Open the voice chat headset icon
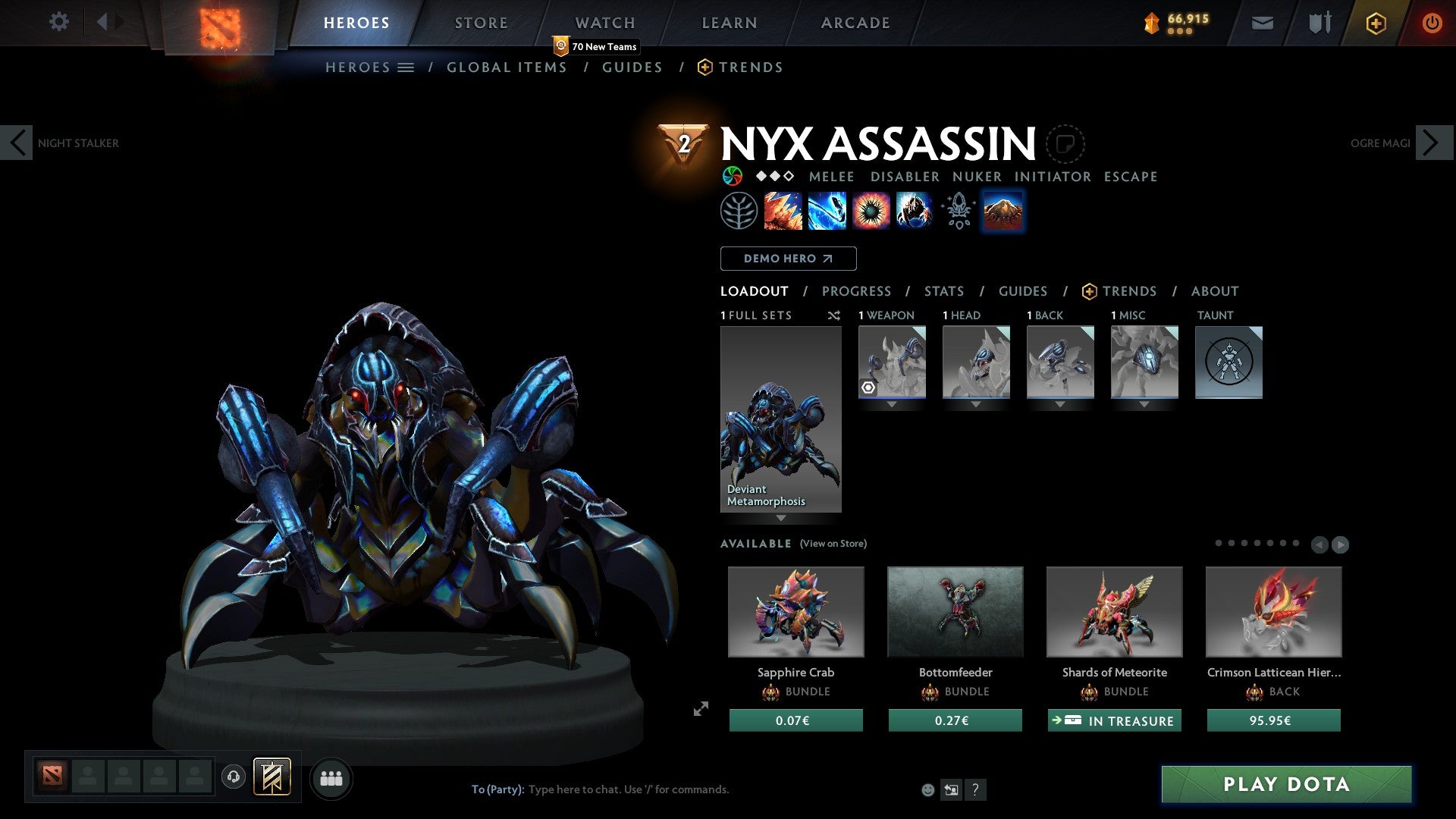The image size is (1456, 819). (x=234, y=778)
